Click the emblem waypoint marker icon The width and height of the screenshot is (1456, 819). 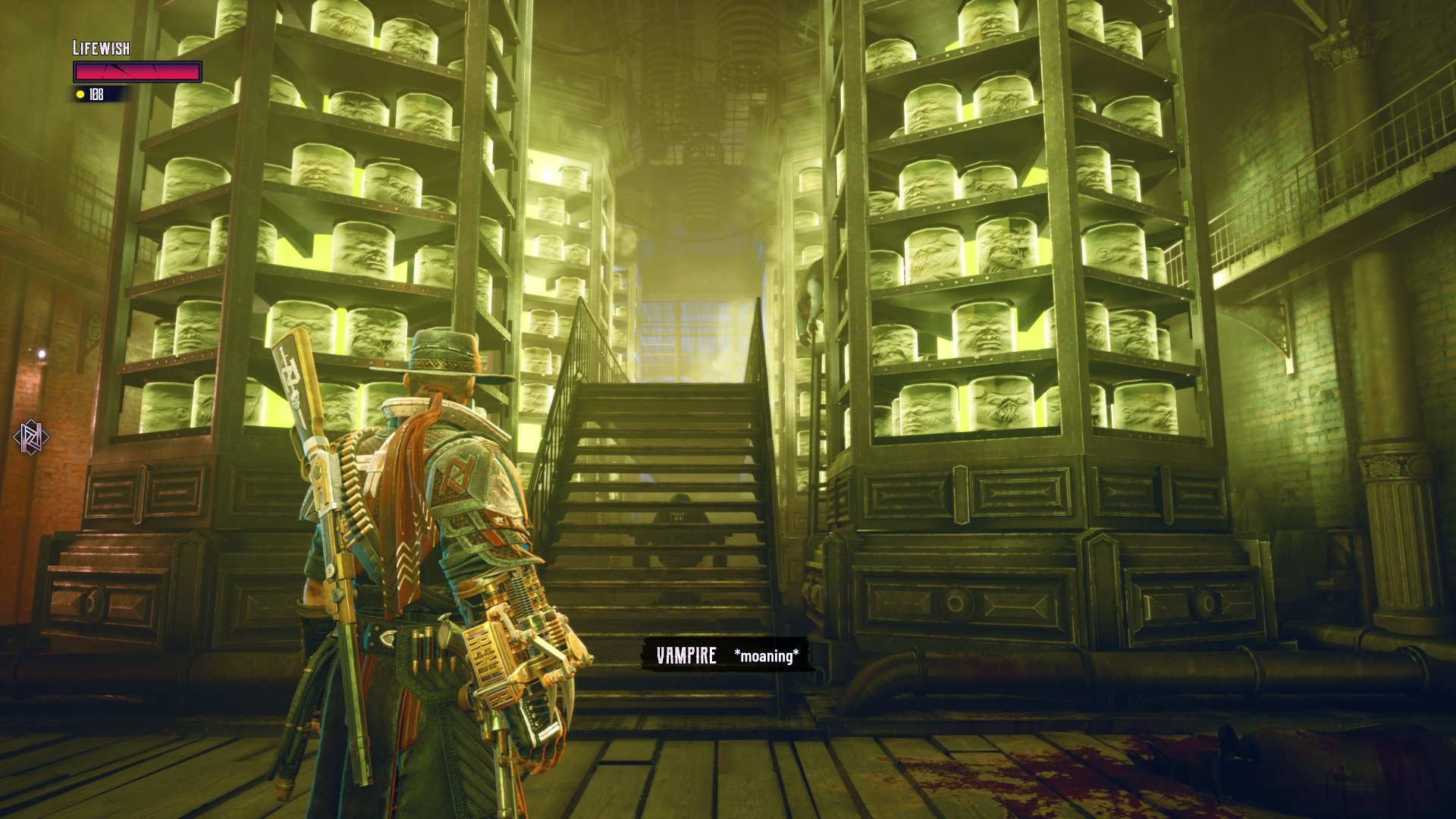[x=31, y=437]
